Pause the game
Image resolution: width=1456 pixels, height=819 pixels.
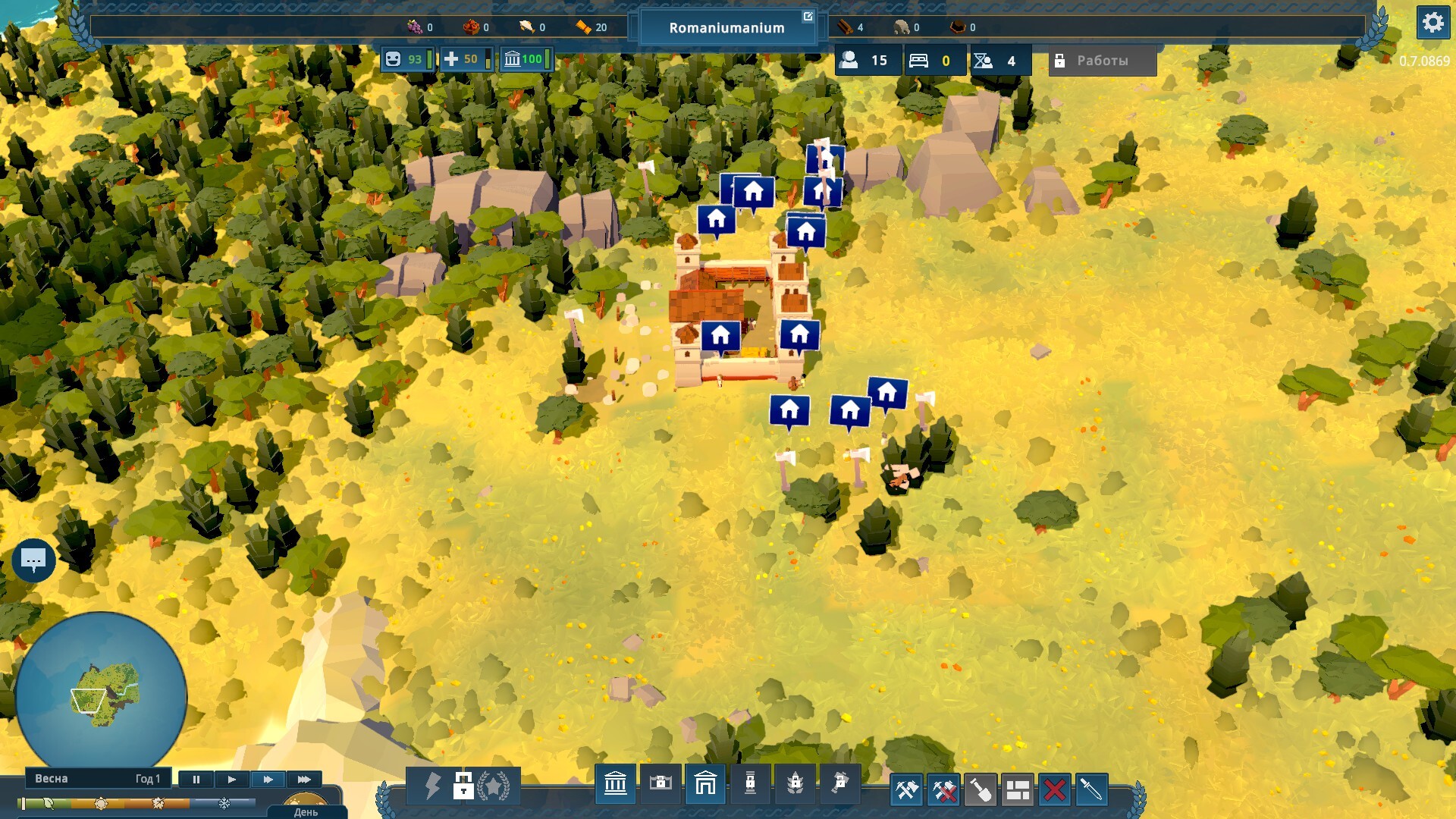(x=196, y=779)
